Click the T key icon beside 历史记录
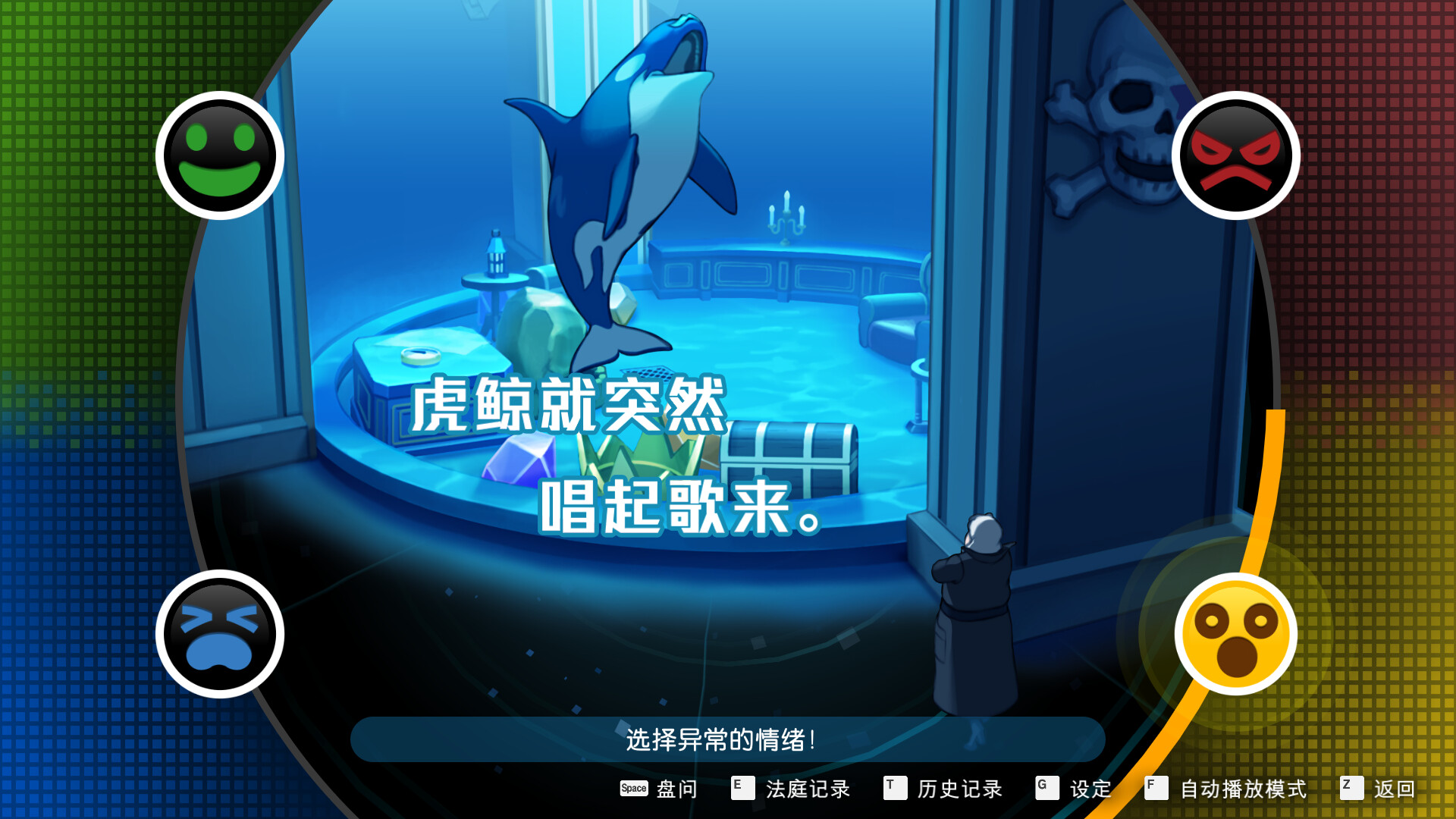The height and width of the screenshot is (819, 1456). pyautogui.click(x=893, y=789)
